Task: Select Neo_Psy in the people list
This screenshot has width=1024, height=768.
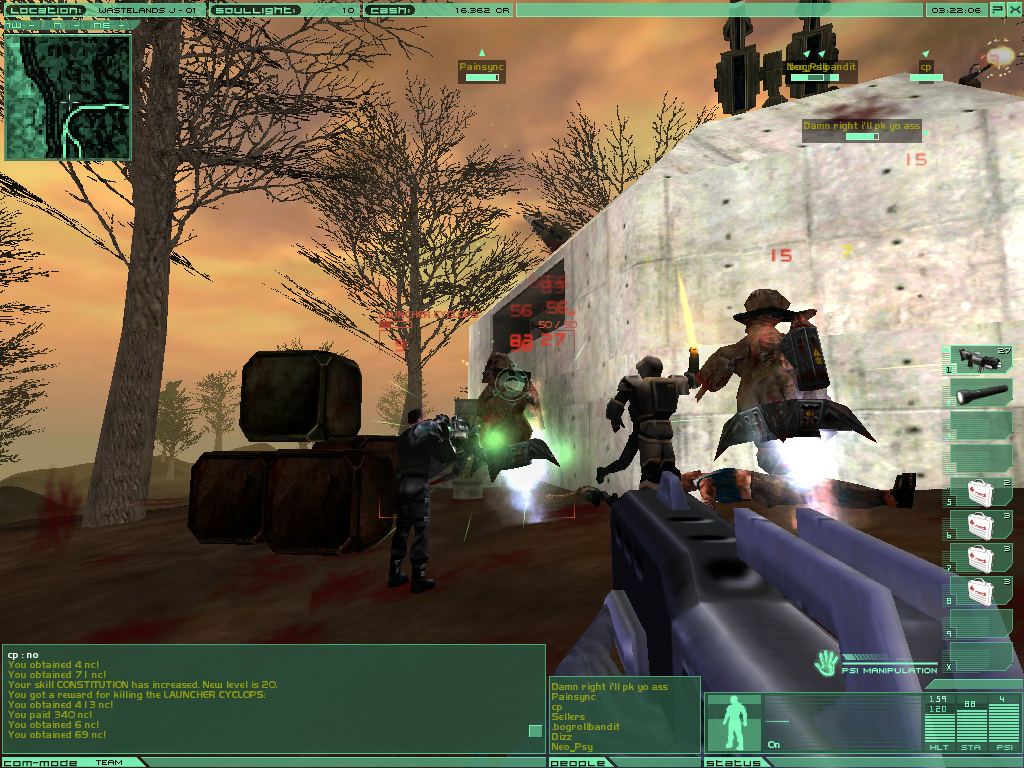Action: pyautogui.click(x=572, y=747)
